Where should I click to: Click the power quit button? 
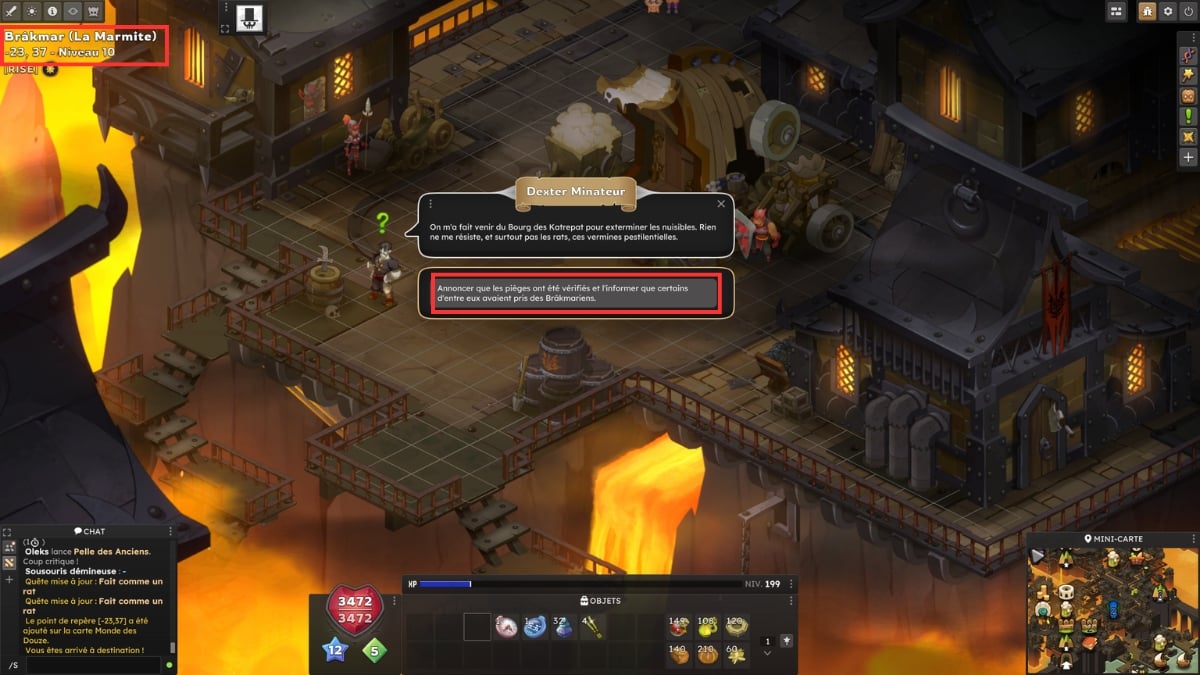[x=1188, y=11]
